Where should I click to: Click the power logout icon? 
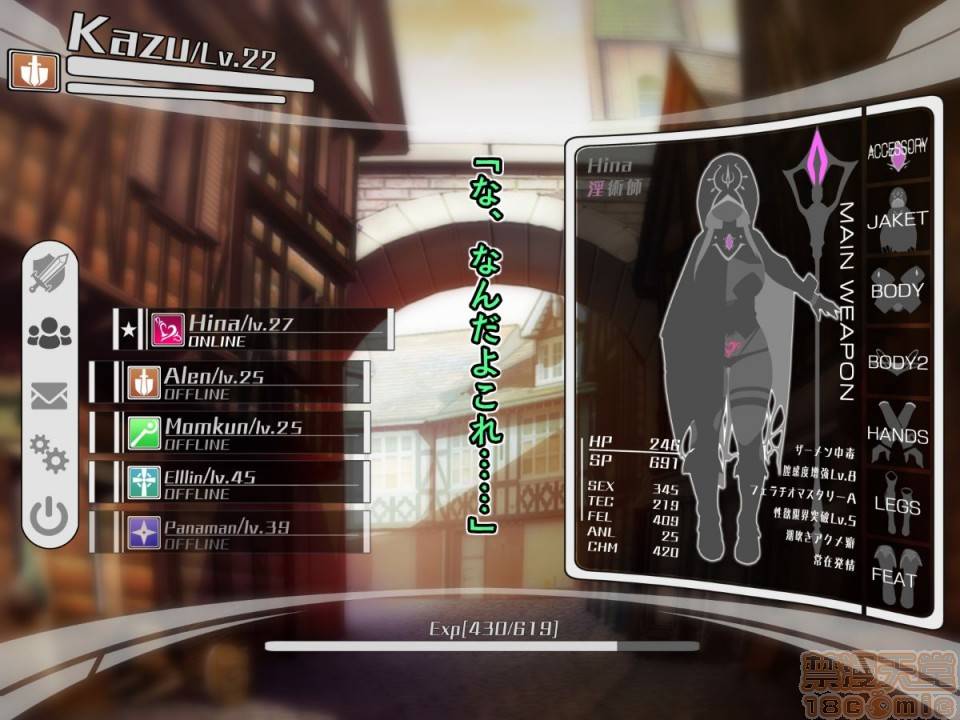tap(49, 517)
